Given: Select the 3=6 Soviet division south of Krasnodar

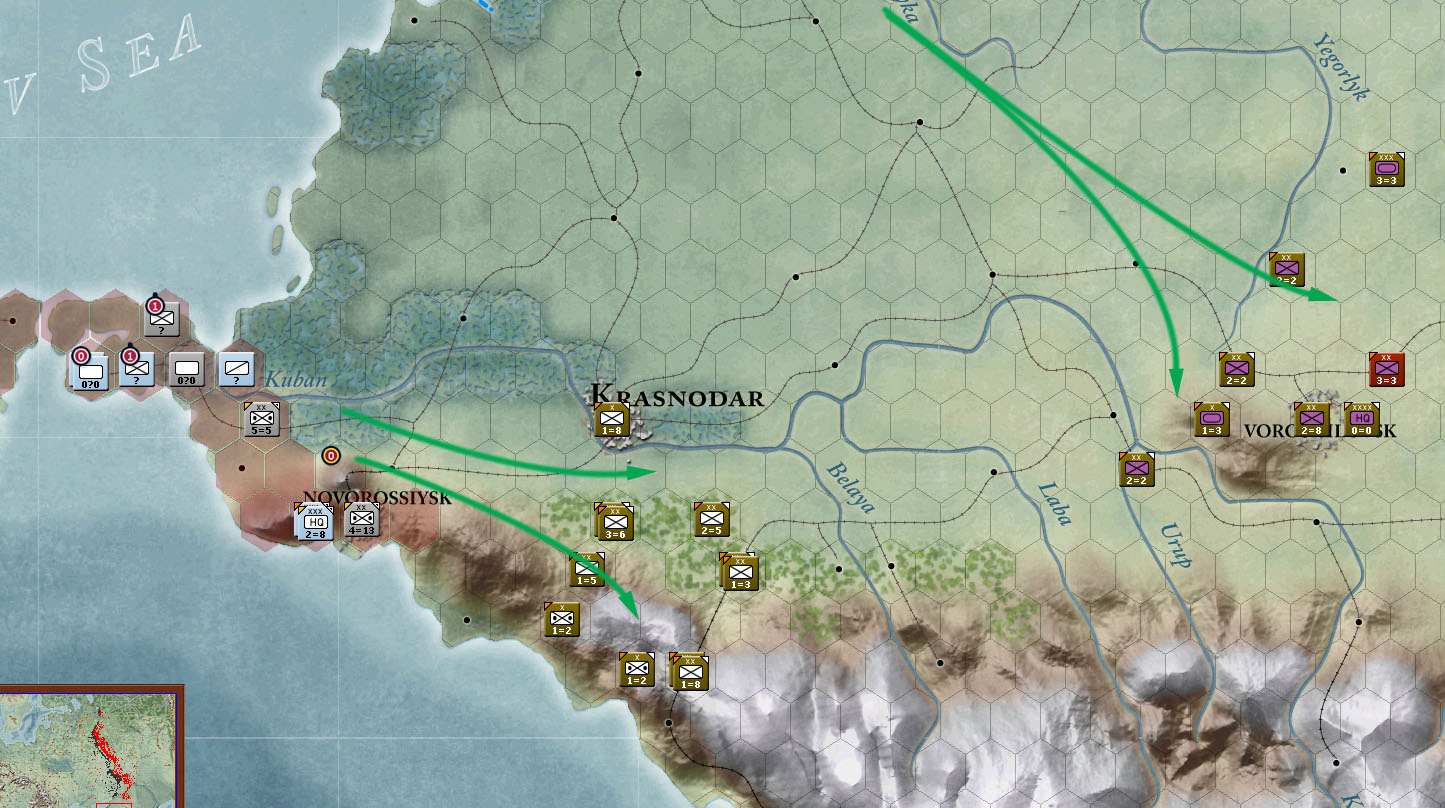Looking at the screenshot, I should click(616, 522).
